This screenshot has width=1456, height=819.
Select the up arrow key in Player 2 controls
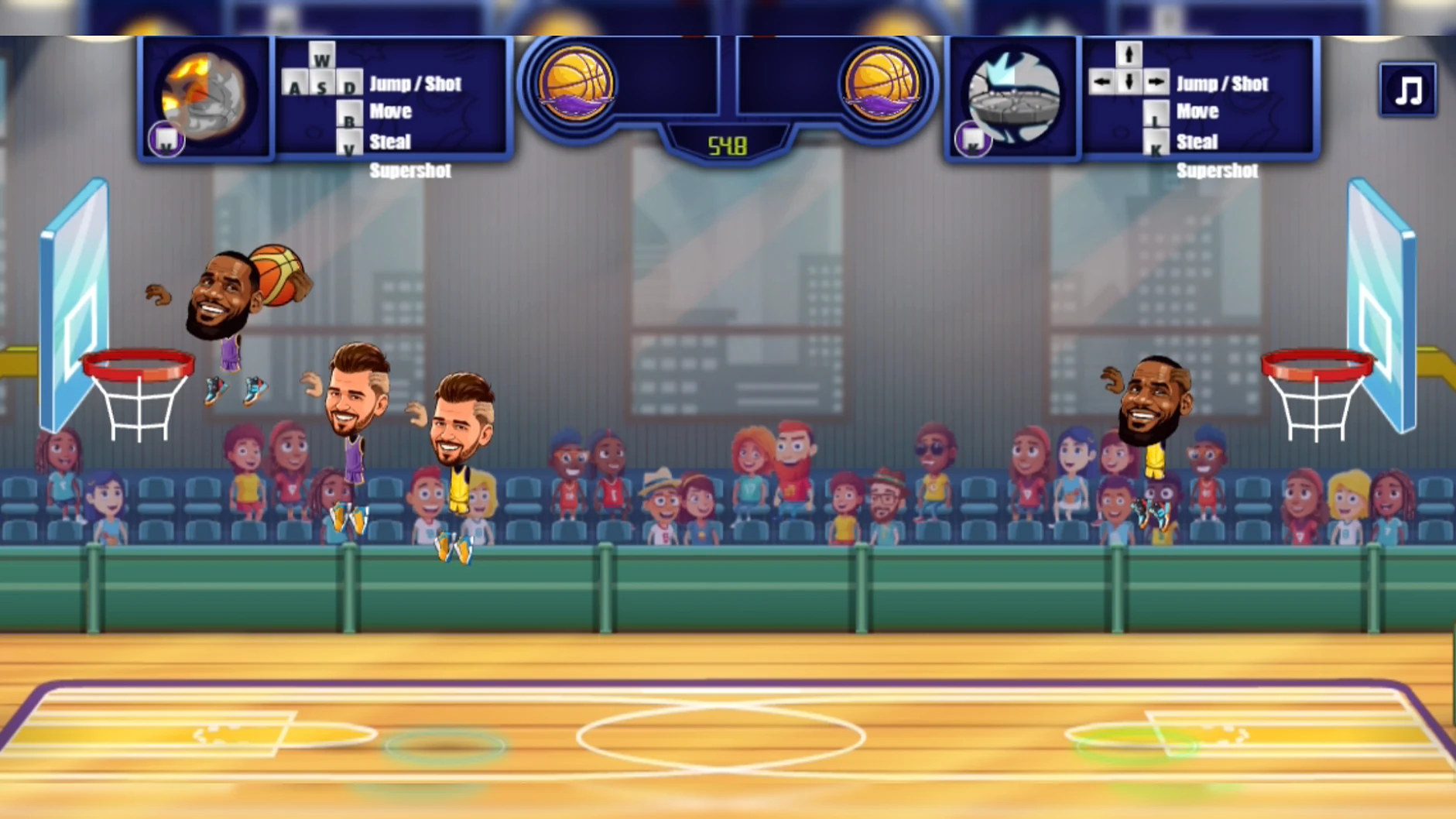(x=1129, y=56)
